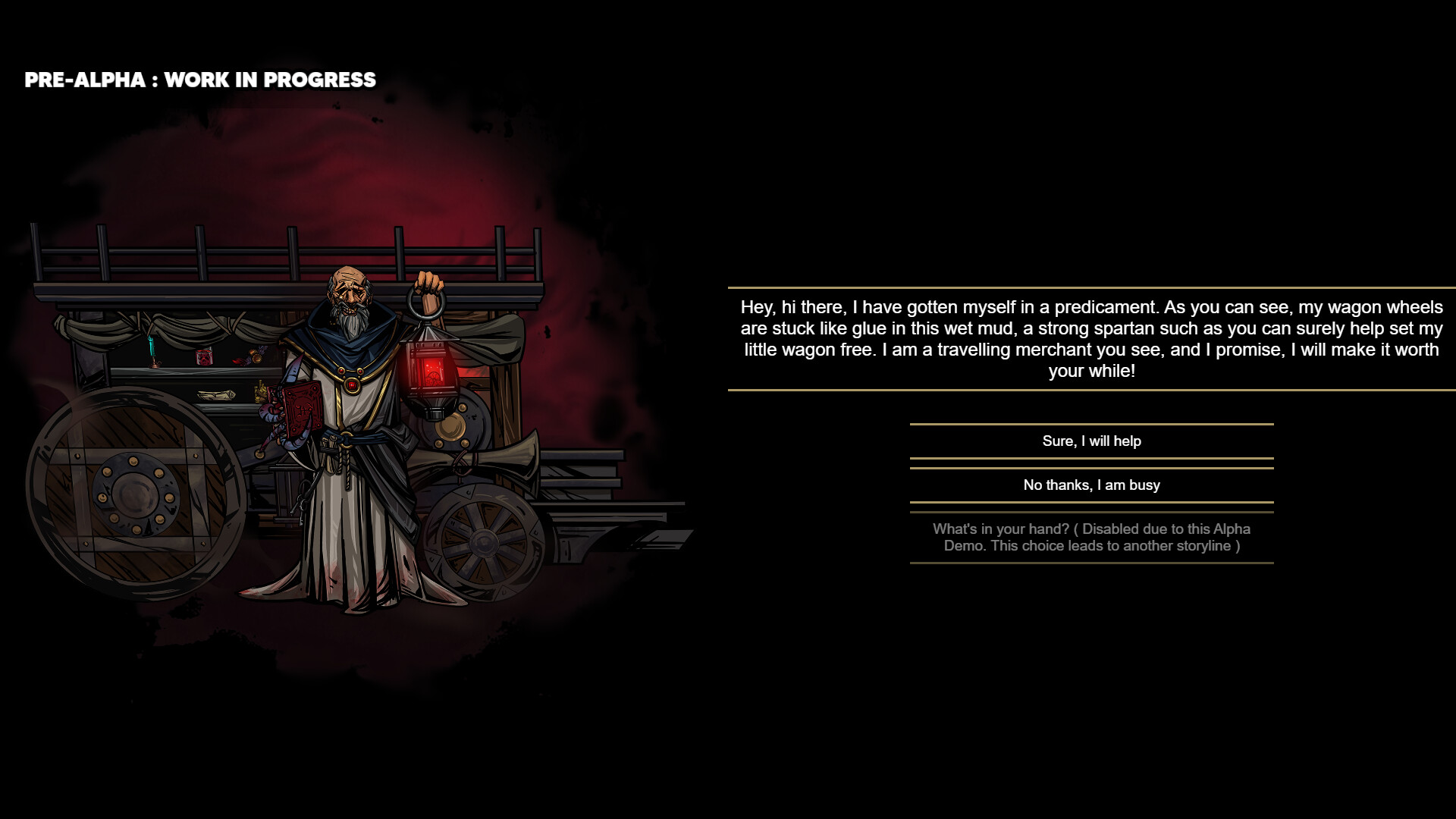
Task: Choose the No thanks, I am busy response
Action: point(1090,485)
